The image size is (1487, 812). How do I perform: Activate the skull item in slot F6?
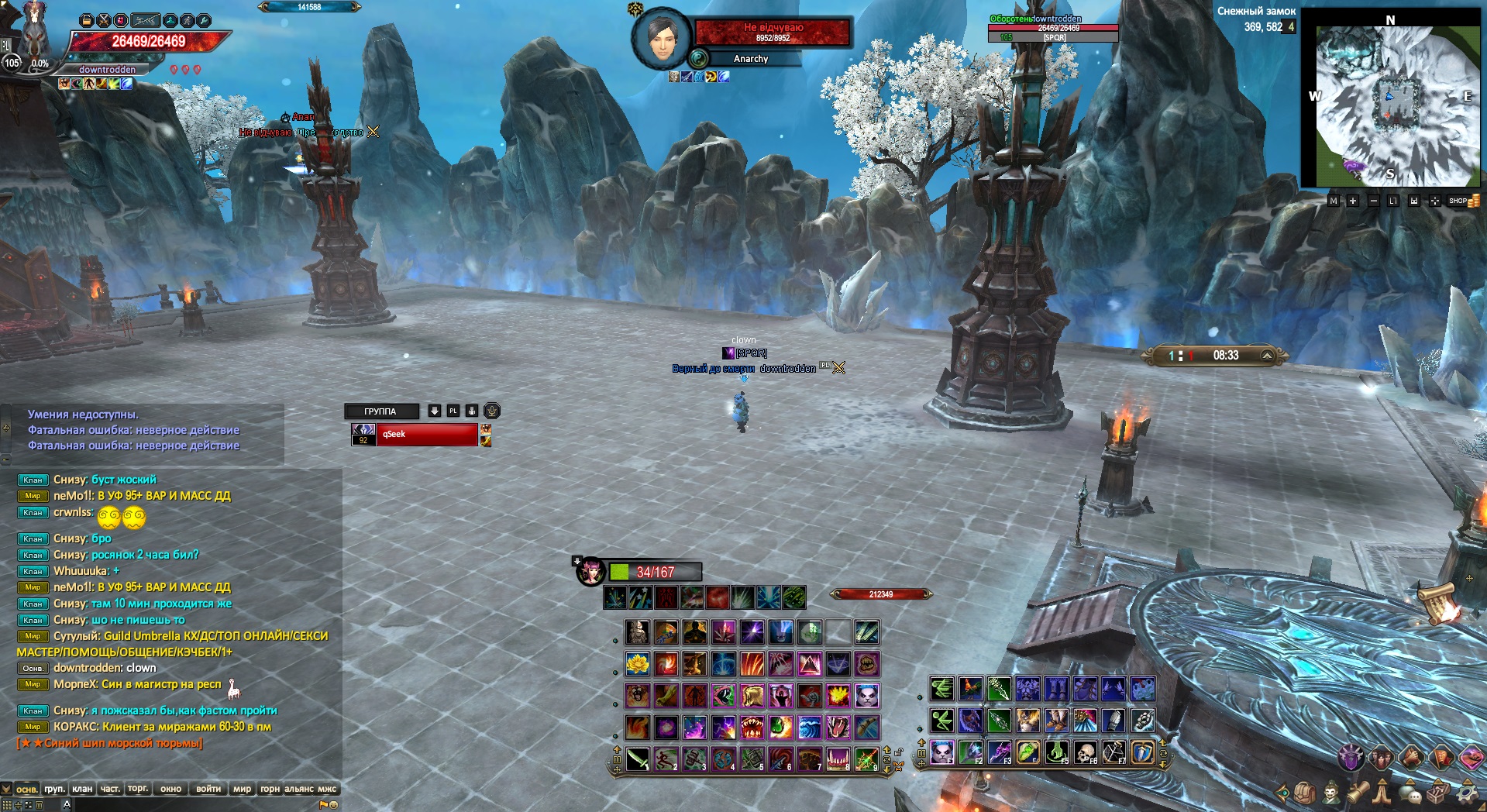click(1086, 752)
